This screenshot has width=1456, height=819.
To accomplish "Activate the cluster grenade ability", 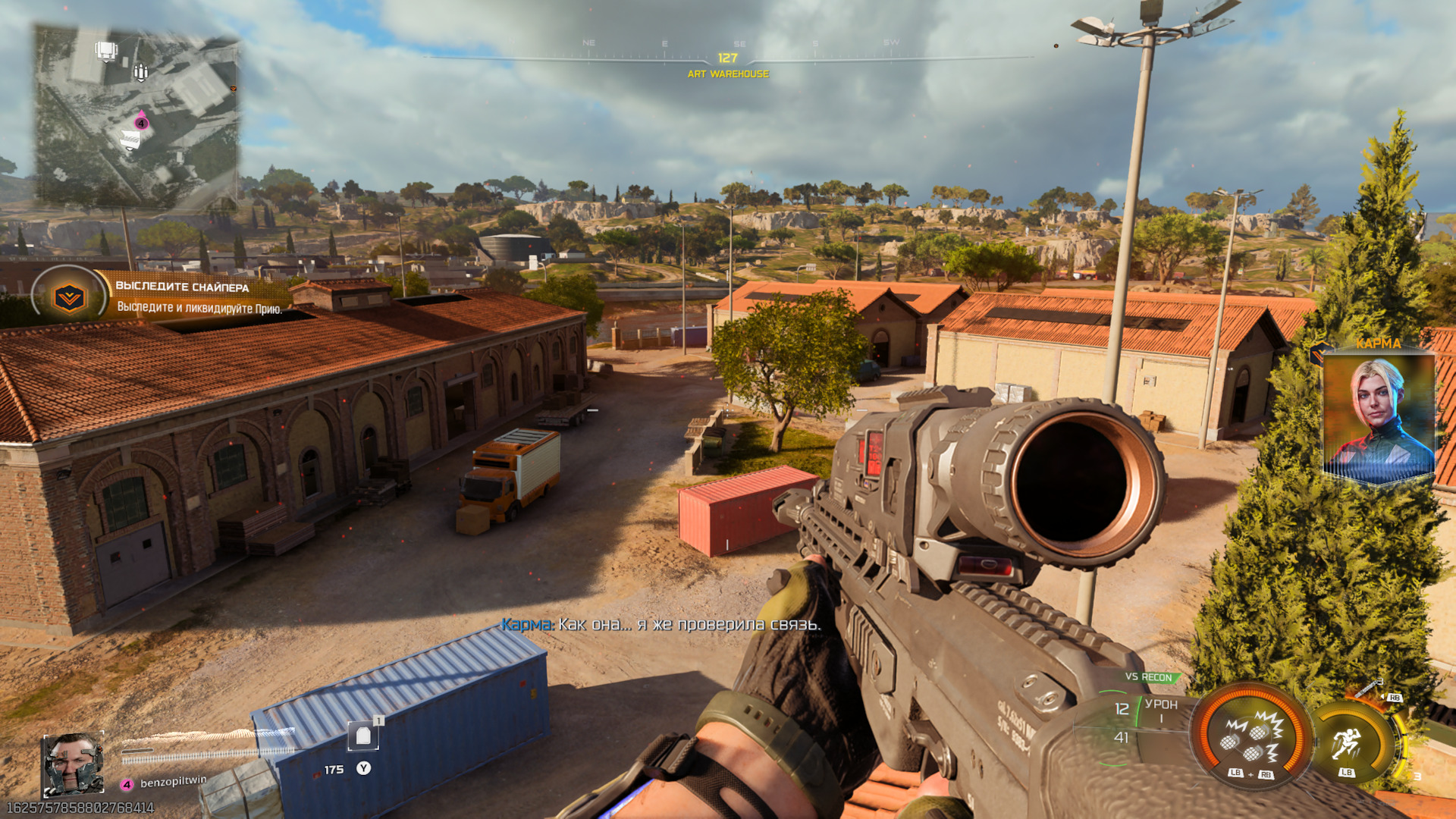I will click(x=1251, y=736).
